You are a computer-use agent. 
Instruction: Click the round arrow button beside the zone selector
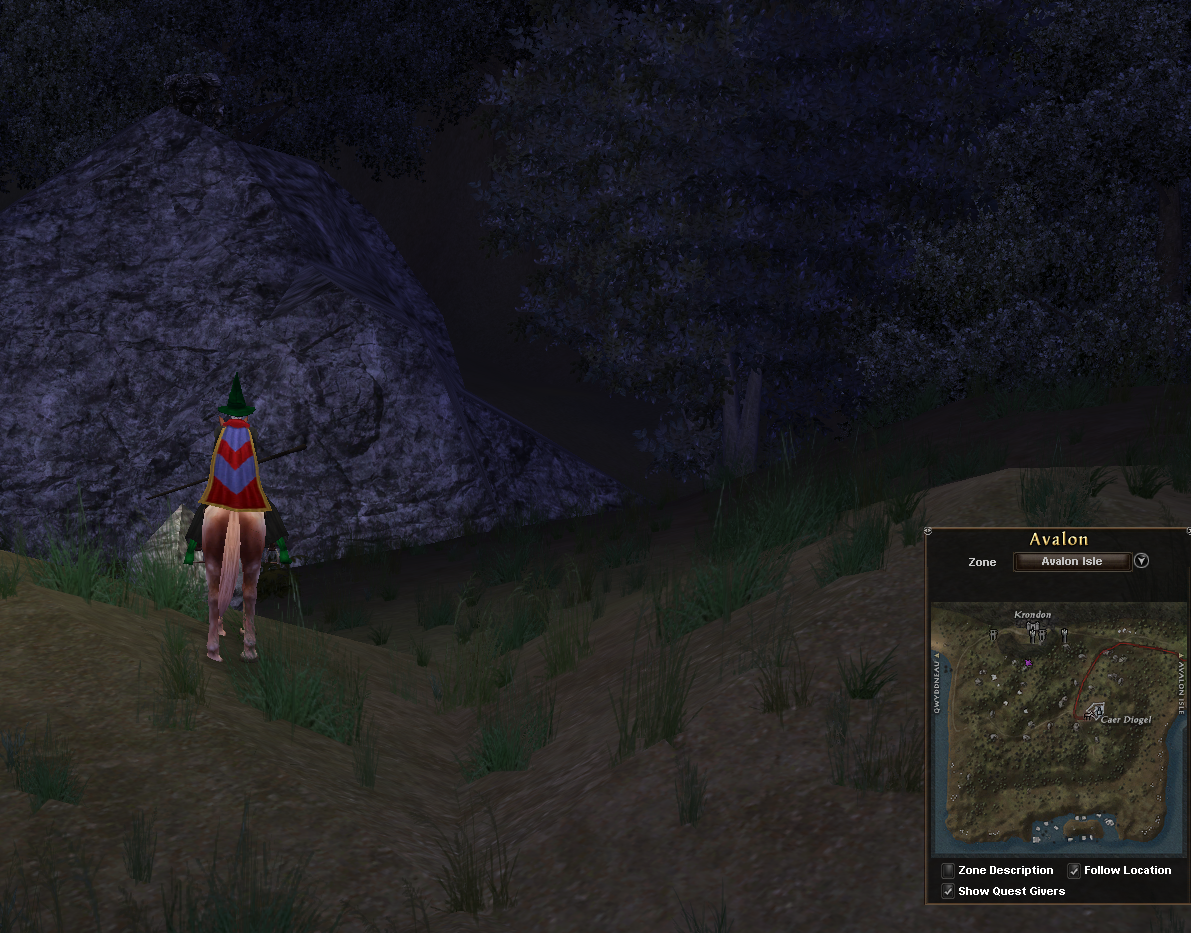pyautogui.click(x=1142, y=561)
